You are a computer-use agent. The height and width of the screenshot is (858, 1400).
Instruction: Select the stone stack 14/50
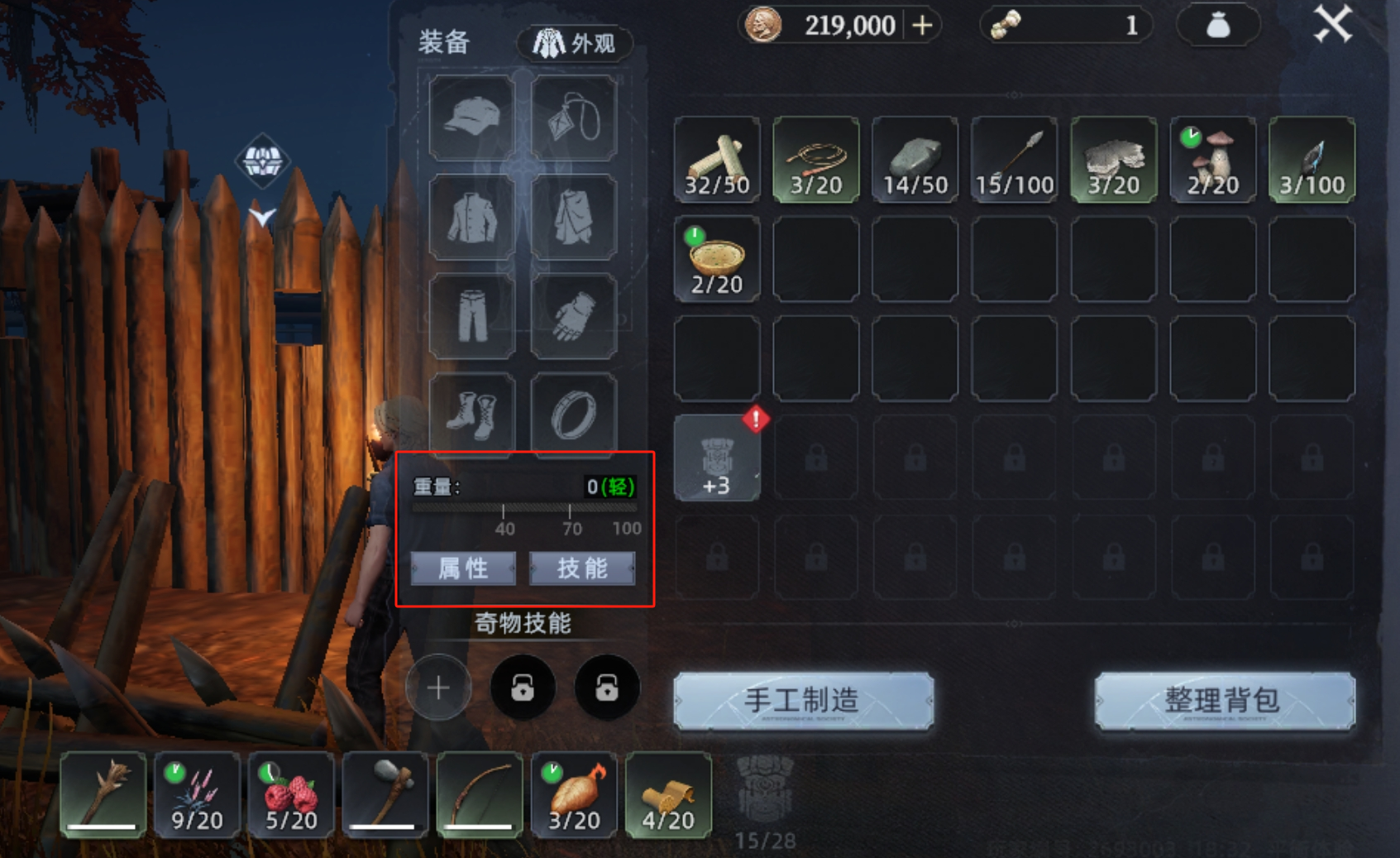point(915,160)
